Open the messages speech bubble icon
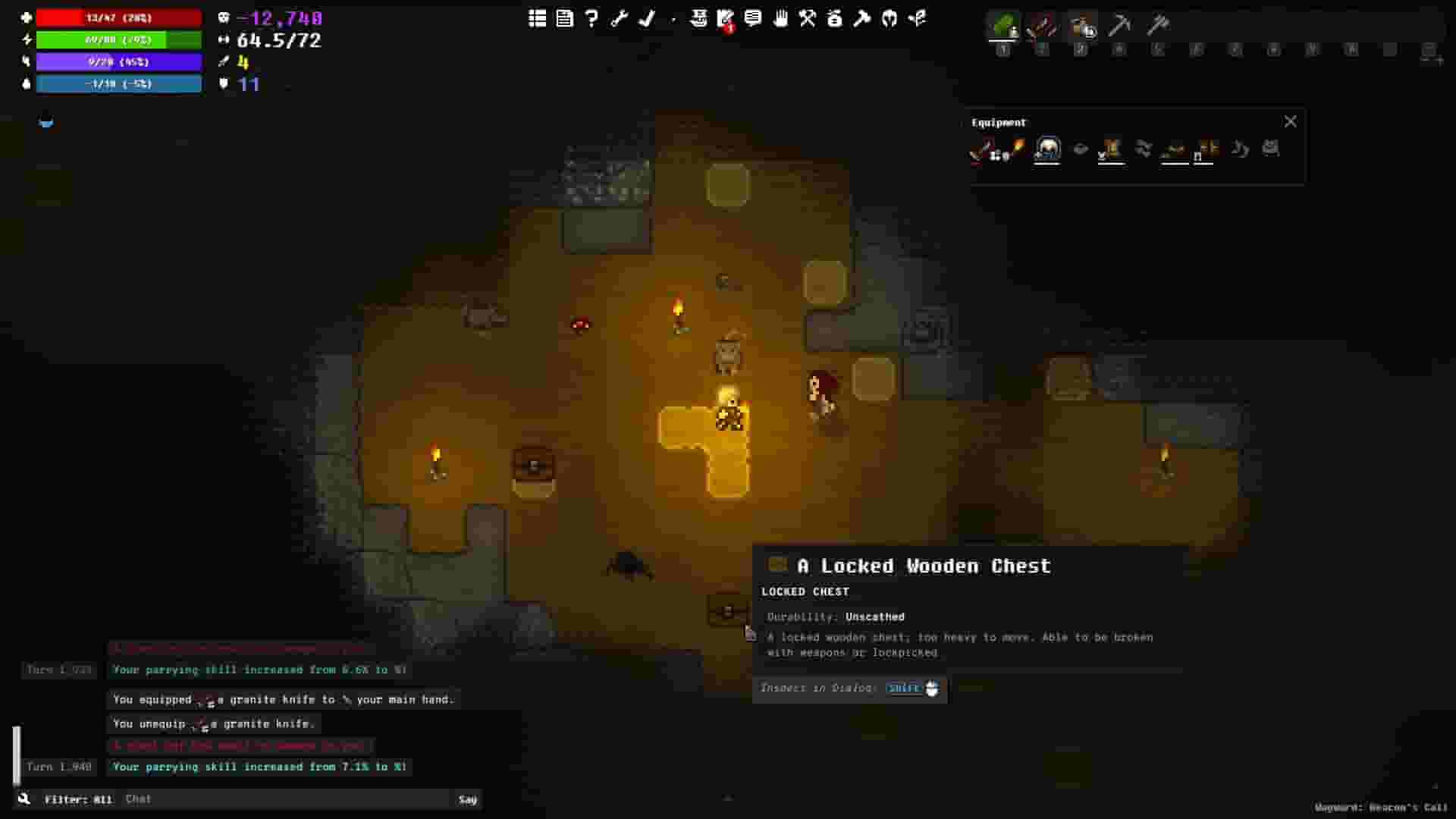The height and width of the screenshot is (819, 1456). tap(754, 19)
